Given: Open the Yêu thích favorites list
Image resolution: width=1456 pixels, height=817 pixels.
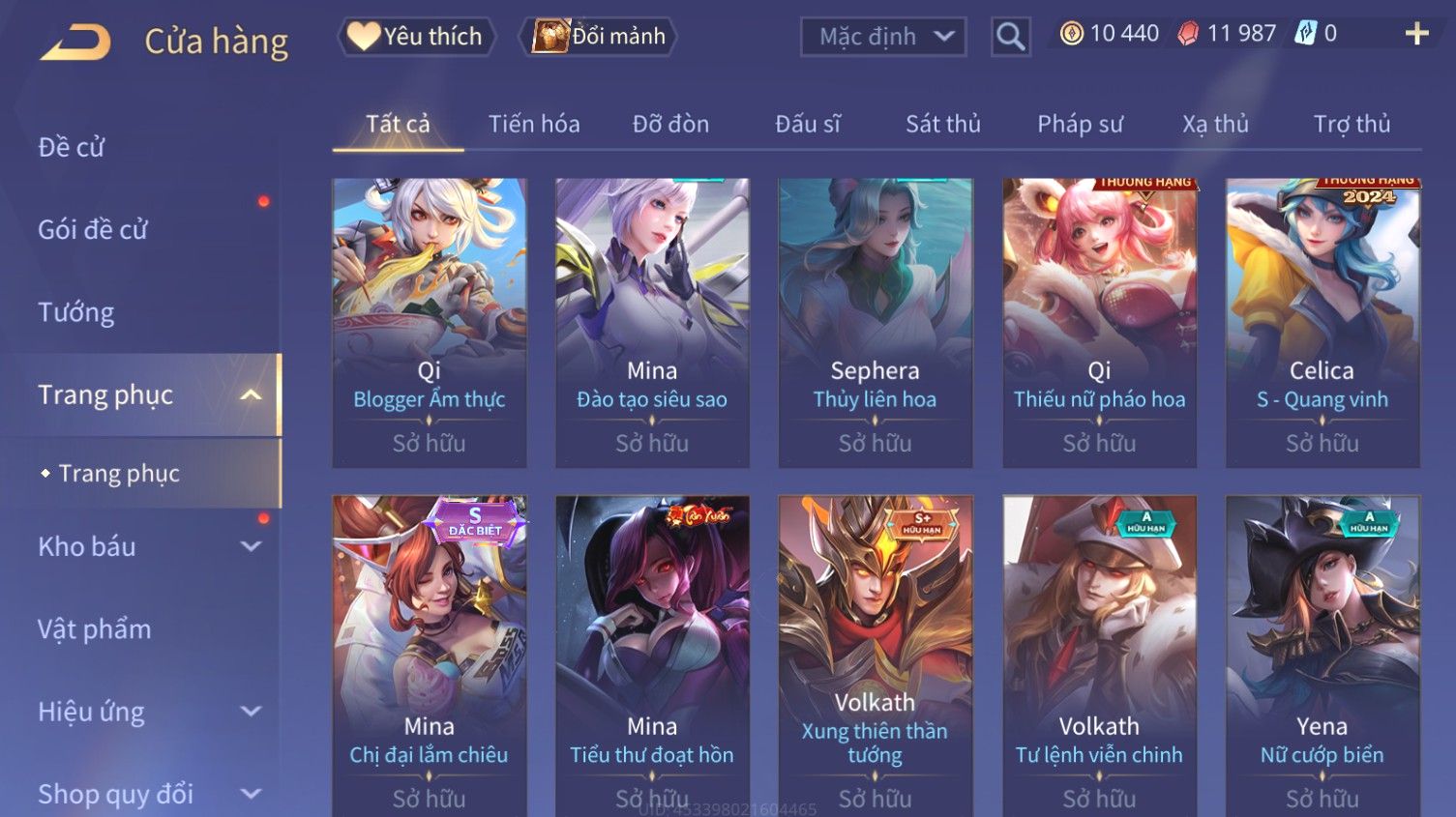Looking at the screenshot, I should click(416, 37).
